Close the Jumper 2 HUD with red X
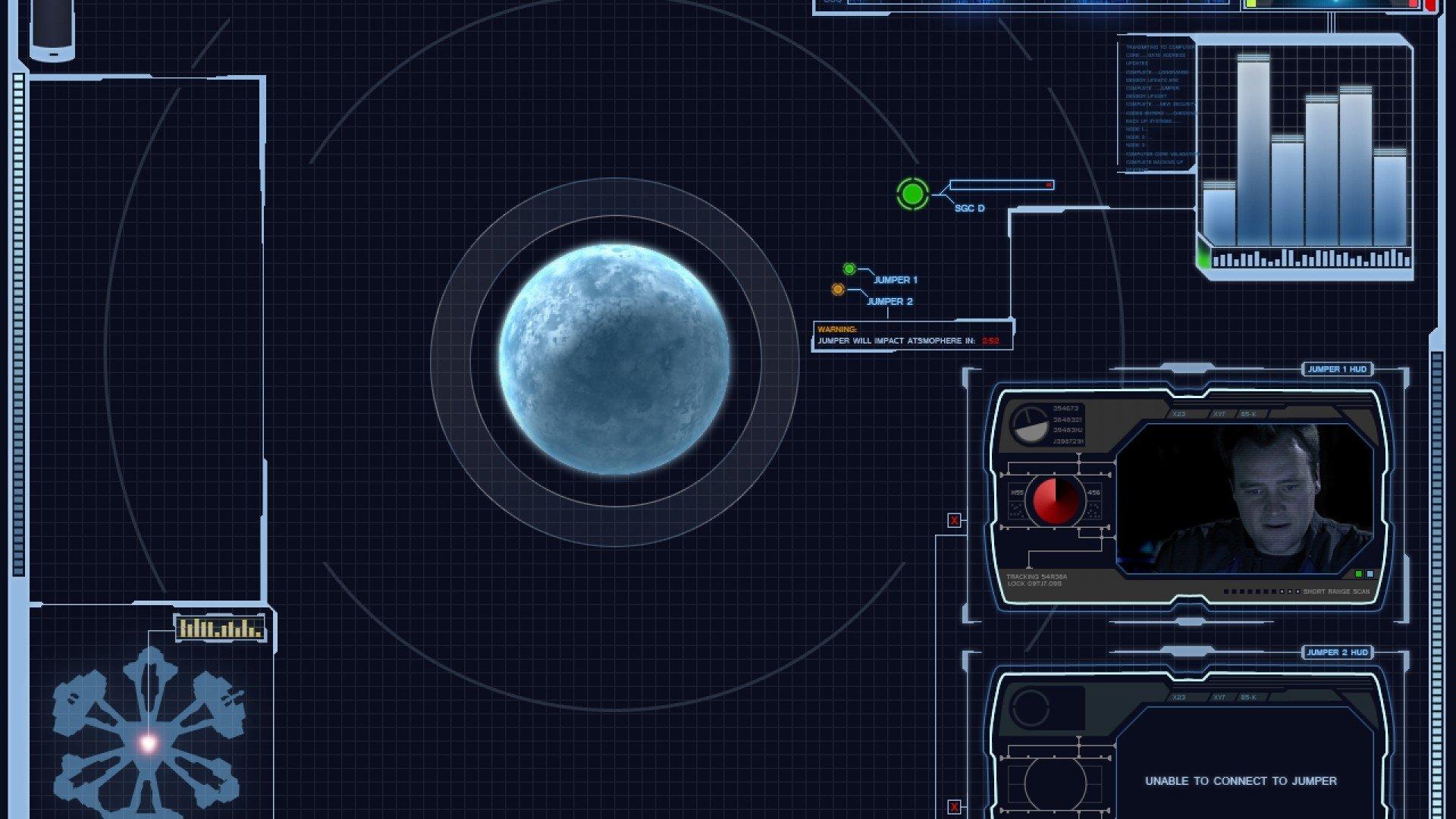Screen dimensions: 1456x819 [x=954, y=807]
